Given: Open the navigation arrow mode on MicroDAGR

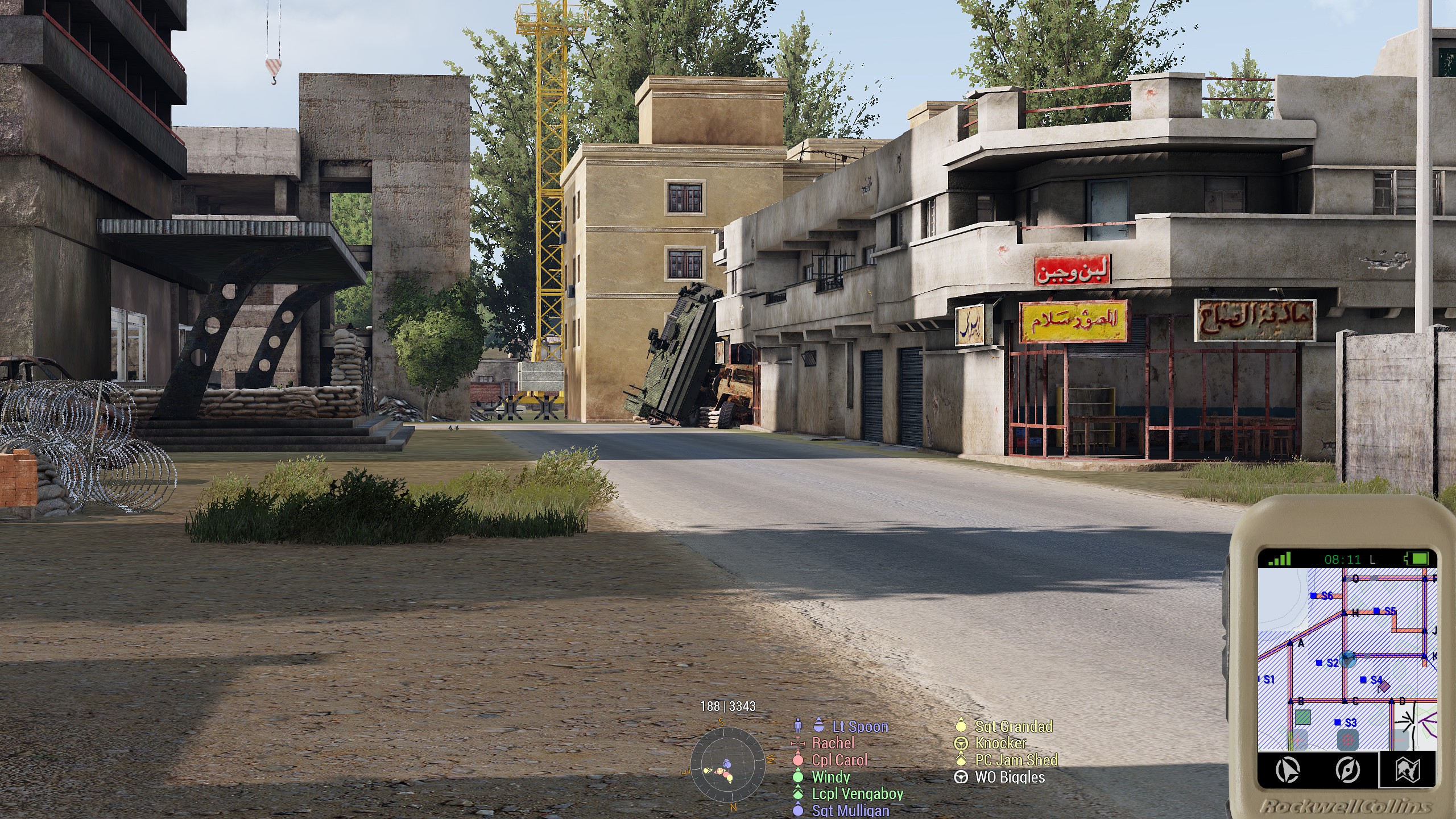Looking at the screenshot, I should click(x=1288, y=770).
